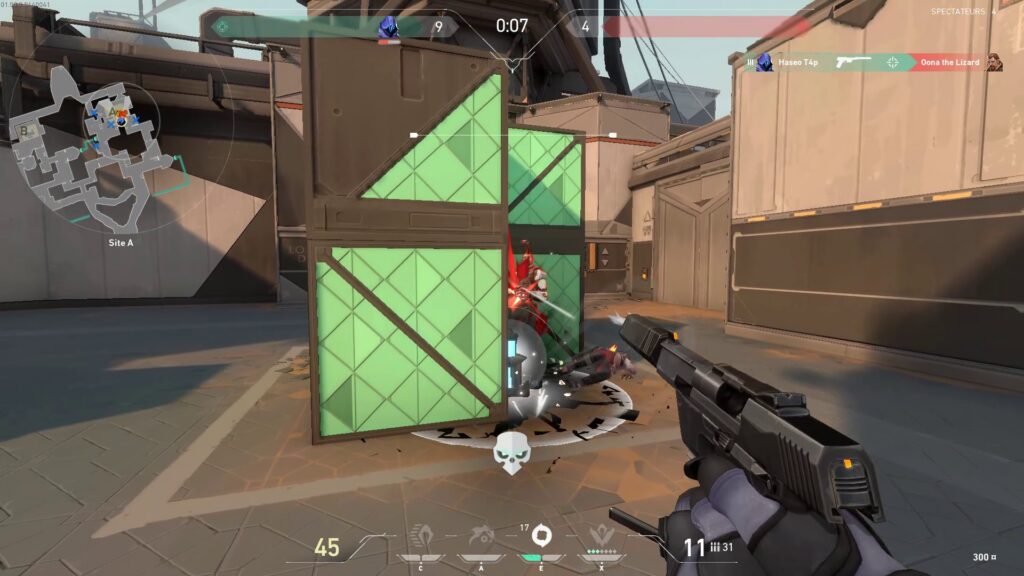Click the Omen portrait in top bar

pos(388,28)
